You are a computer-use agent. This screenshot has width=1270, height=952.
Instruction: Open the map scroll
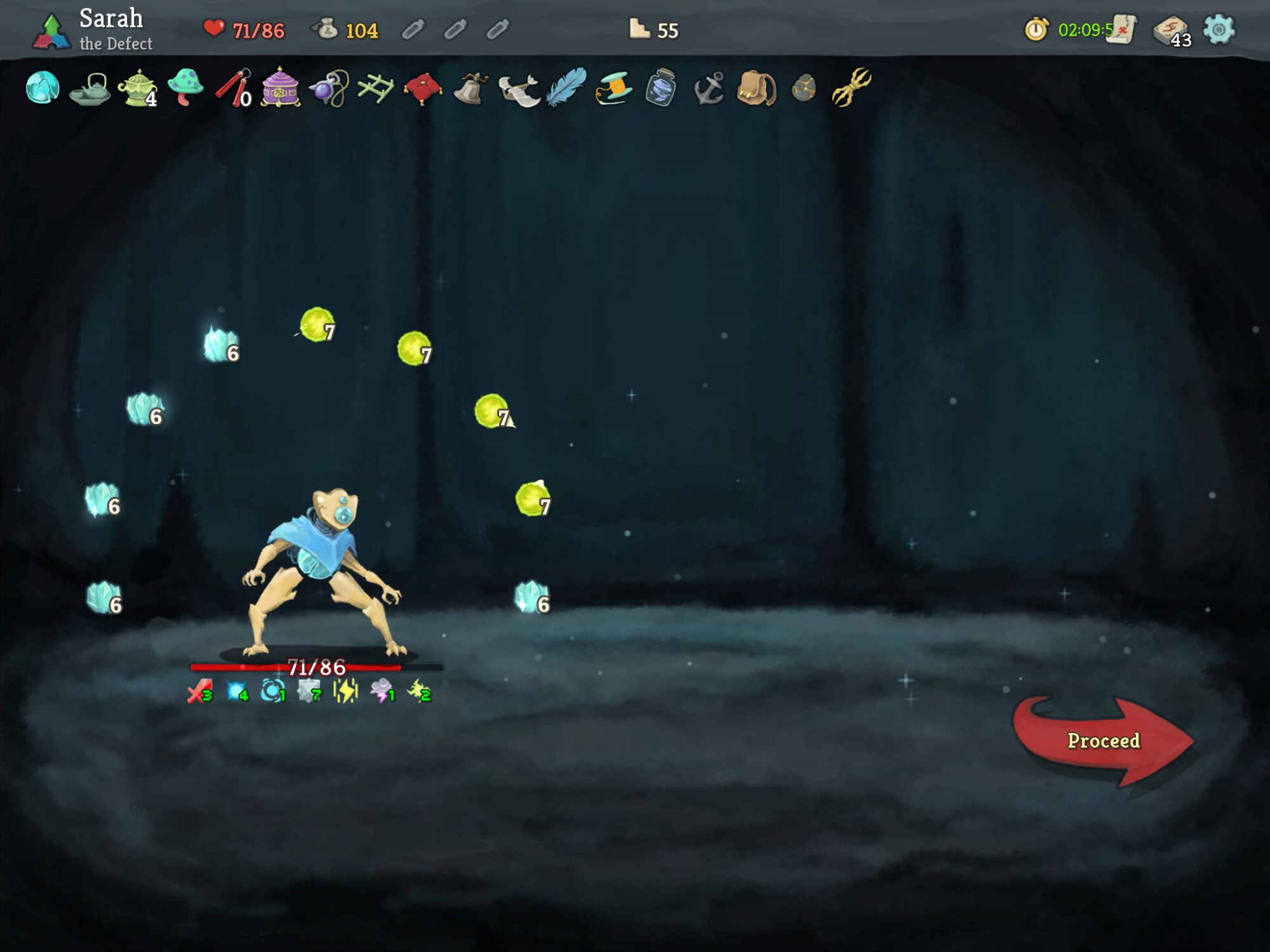[1121, 30]
